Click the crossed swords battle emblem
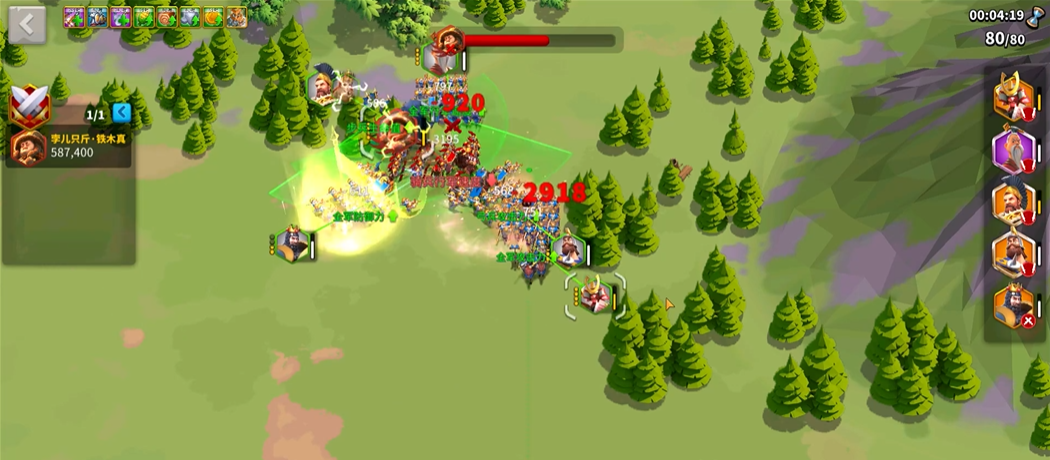This screenshot has width=1050, height=460. coord(28,105)
